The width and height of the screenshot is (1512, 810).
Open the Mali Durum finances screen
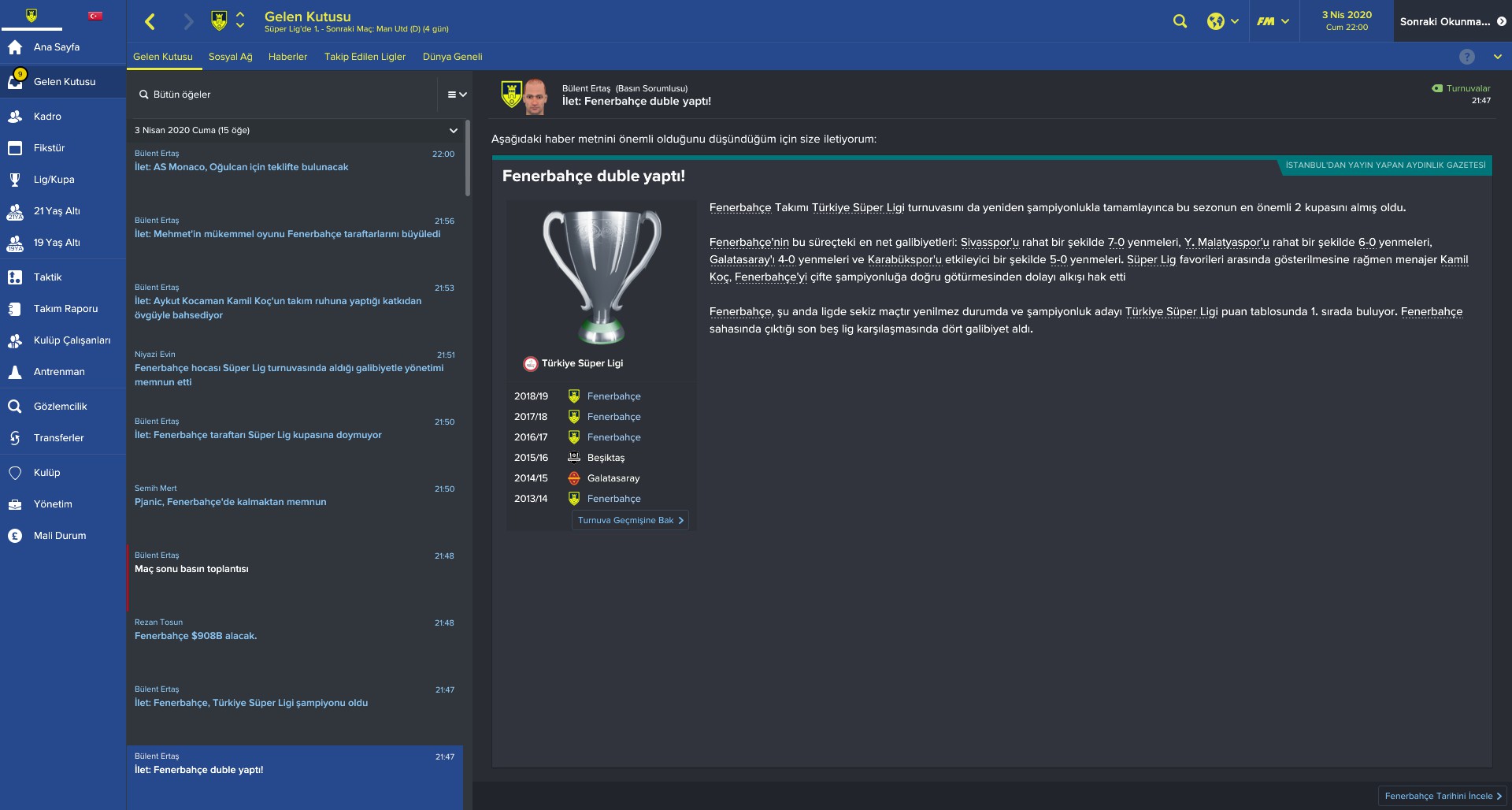(x=58, y=535)
